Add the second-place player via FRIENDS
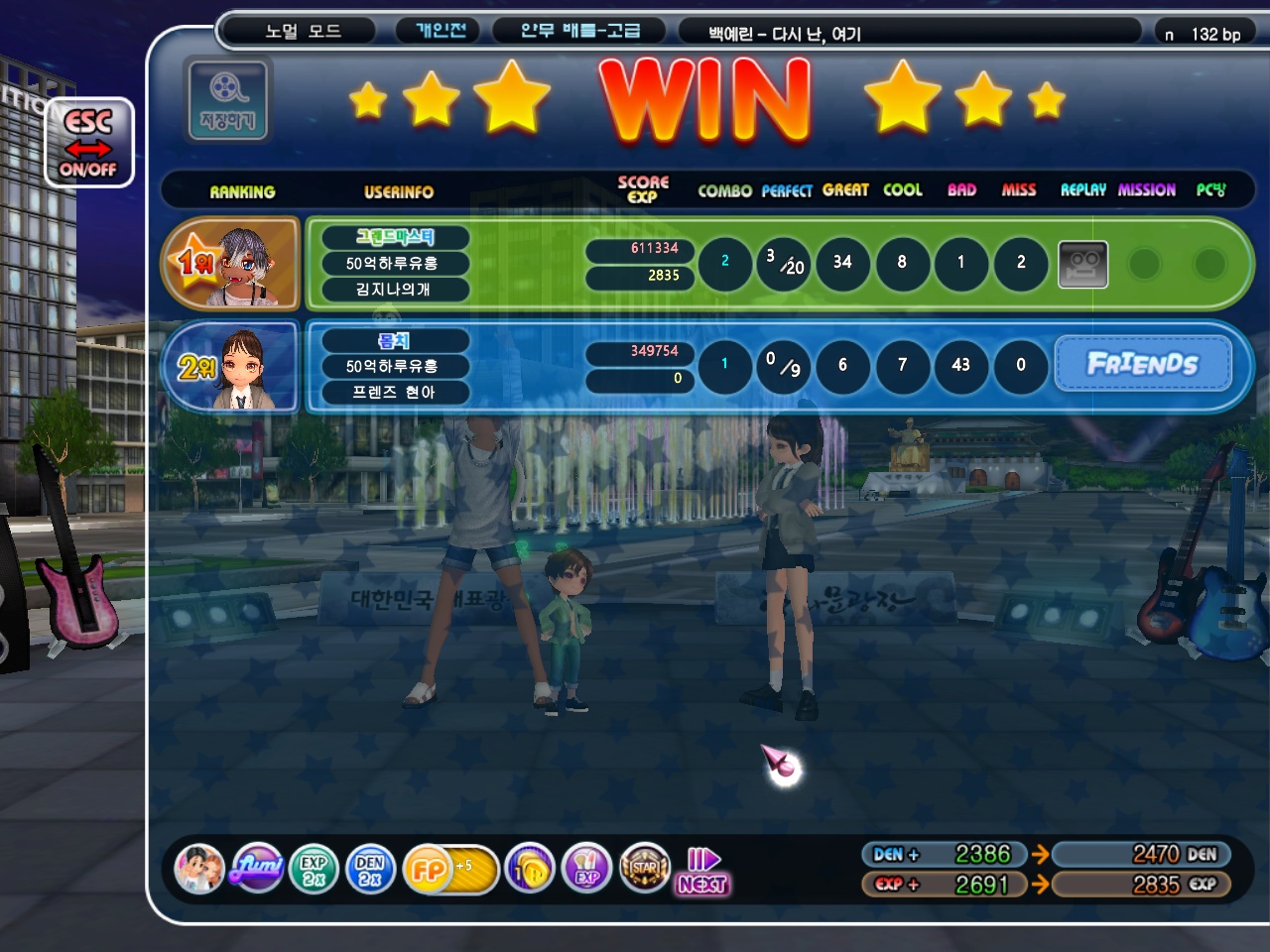 click(1143, 364)
